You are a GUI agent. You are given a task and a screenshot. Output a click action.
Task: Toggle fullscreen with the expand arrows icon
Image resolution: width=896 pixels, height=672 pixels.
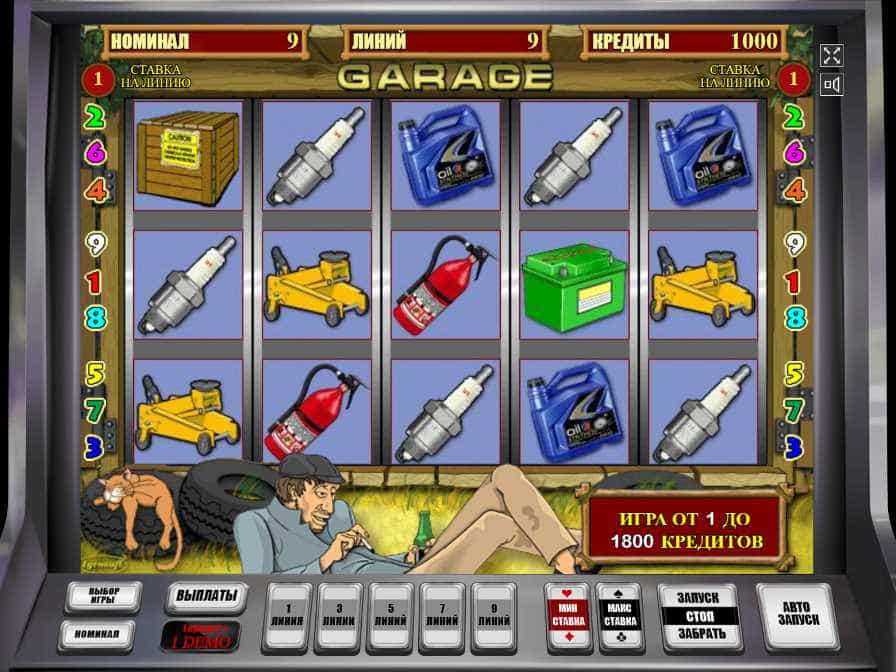click(x=832, y=55)
